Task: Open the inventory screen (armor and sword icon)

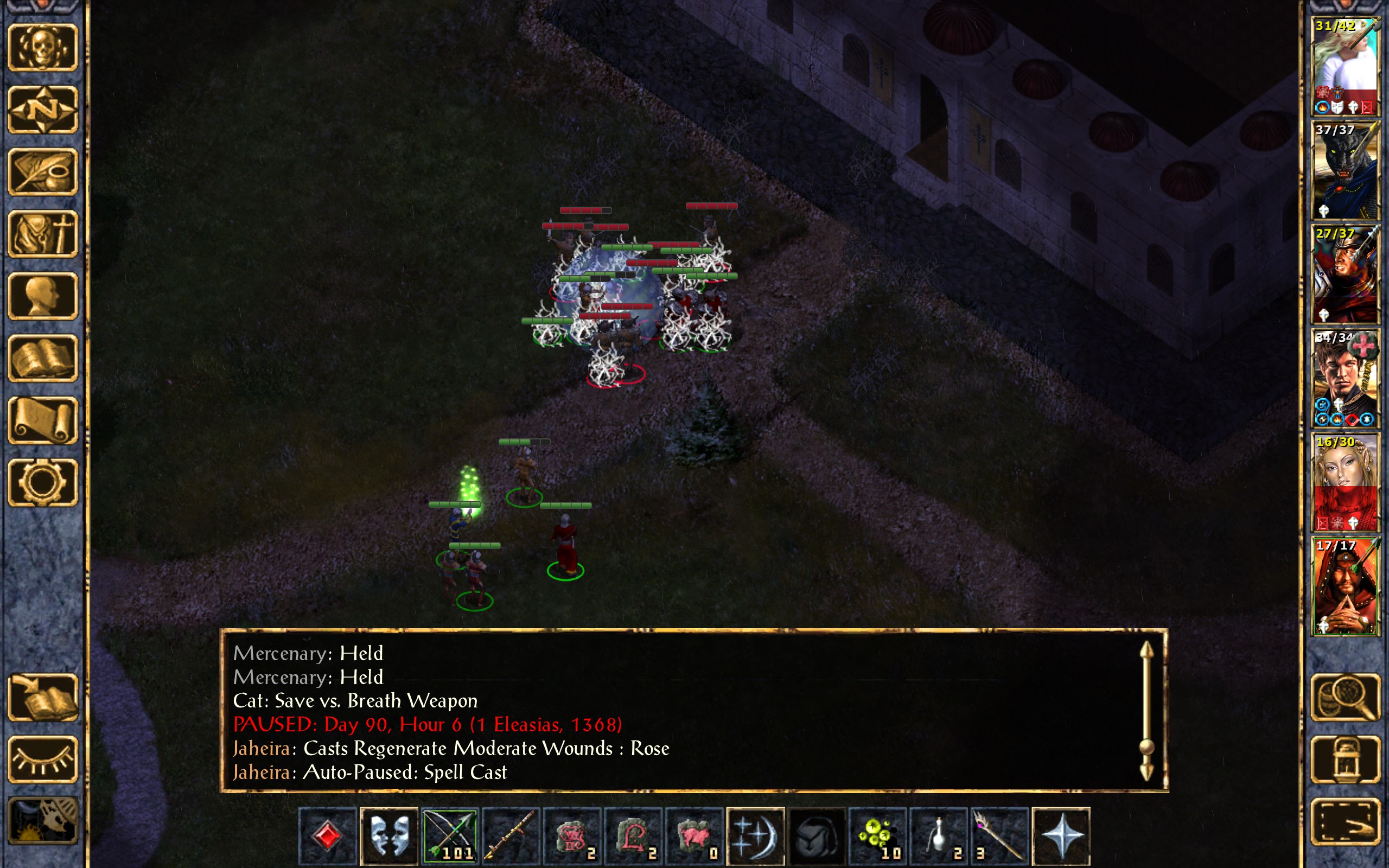Action: tap(42, 234)
